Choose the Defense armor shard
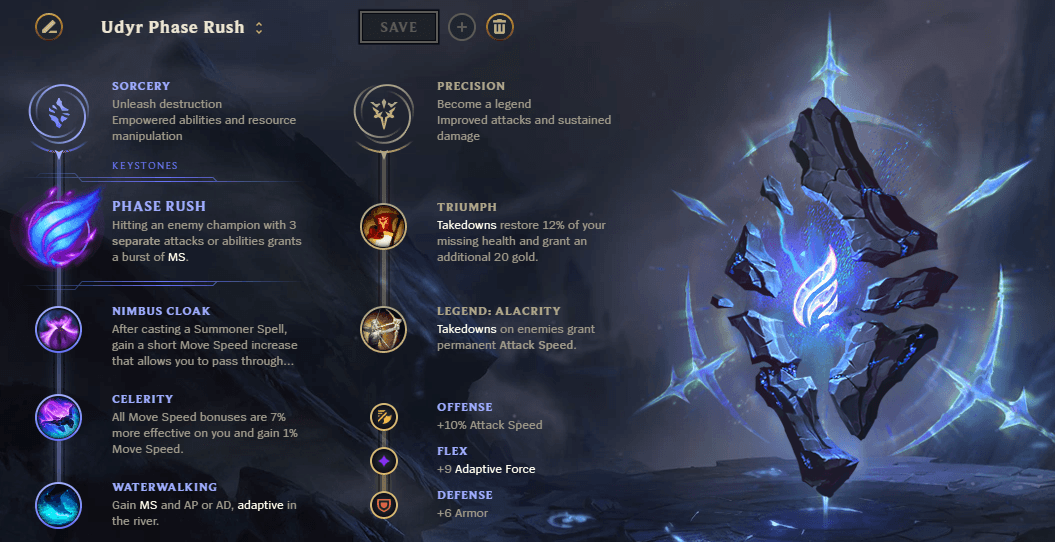The height and width of the screenshot is (542, 1055). coord(383,503)
